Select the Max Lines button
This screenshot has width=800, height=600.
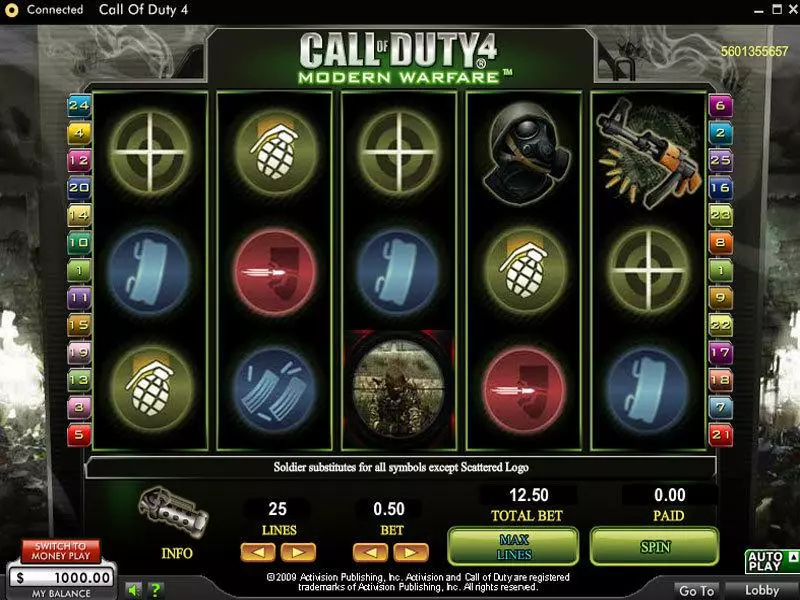tap(513, 547)
